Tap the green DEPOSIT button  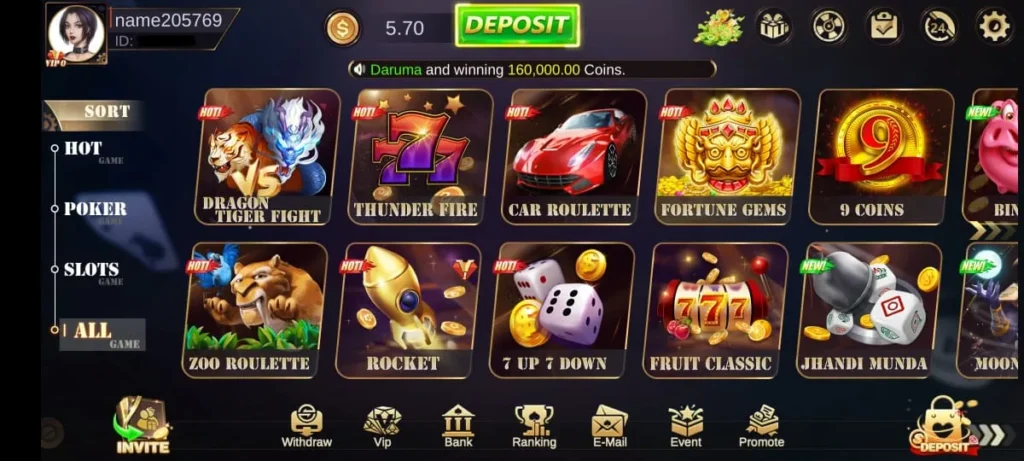pos(517,26)
